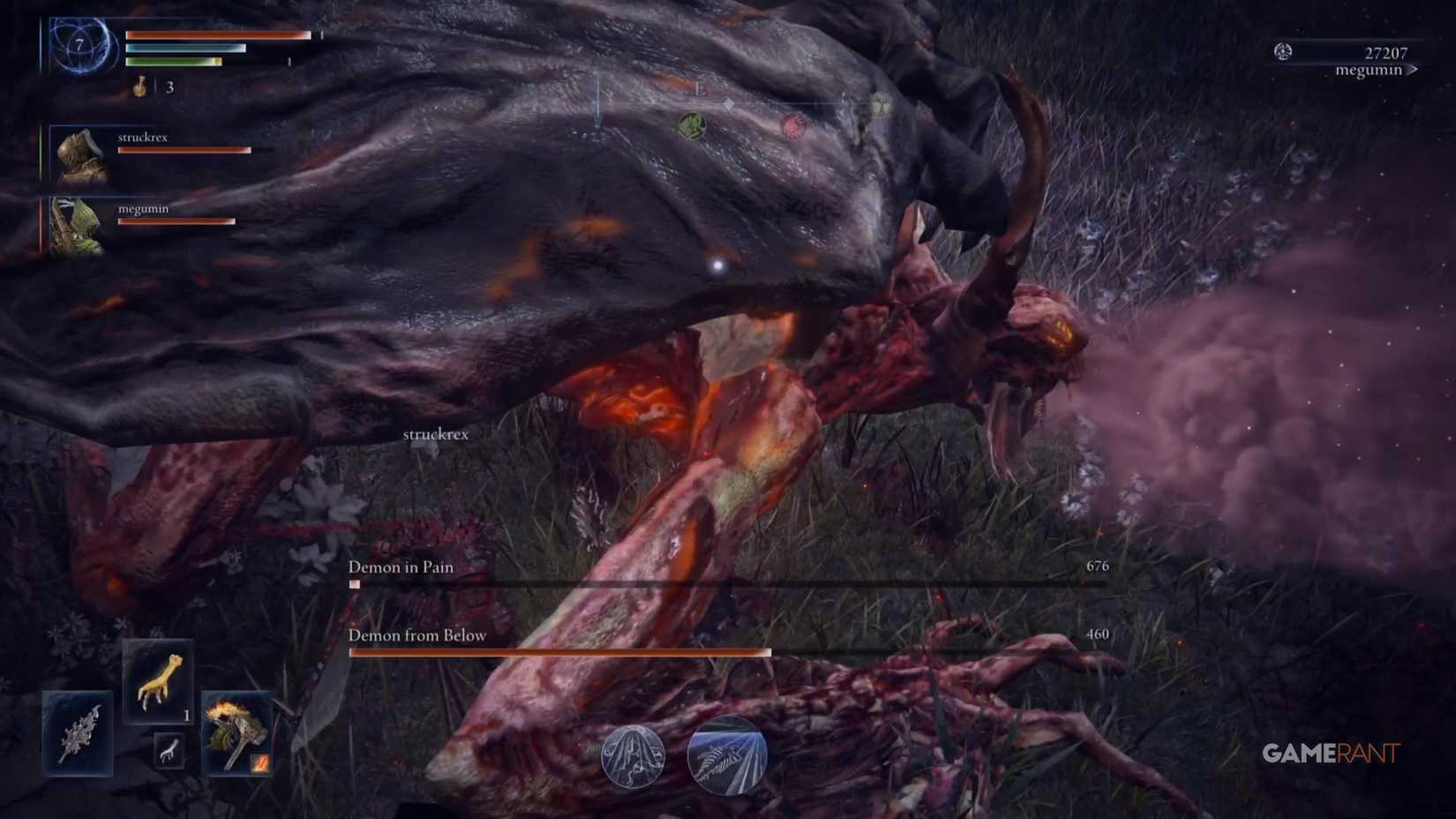Click the white diamond marker on the compass
Image resolution: width=1456 pixels, height=819 pixels.
(729, 104)
